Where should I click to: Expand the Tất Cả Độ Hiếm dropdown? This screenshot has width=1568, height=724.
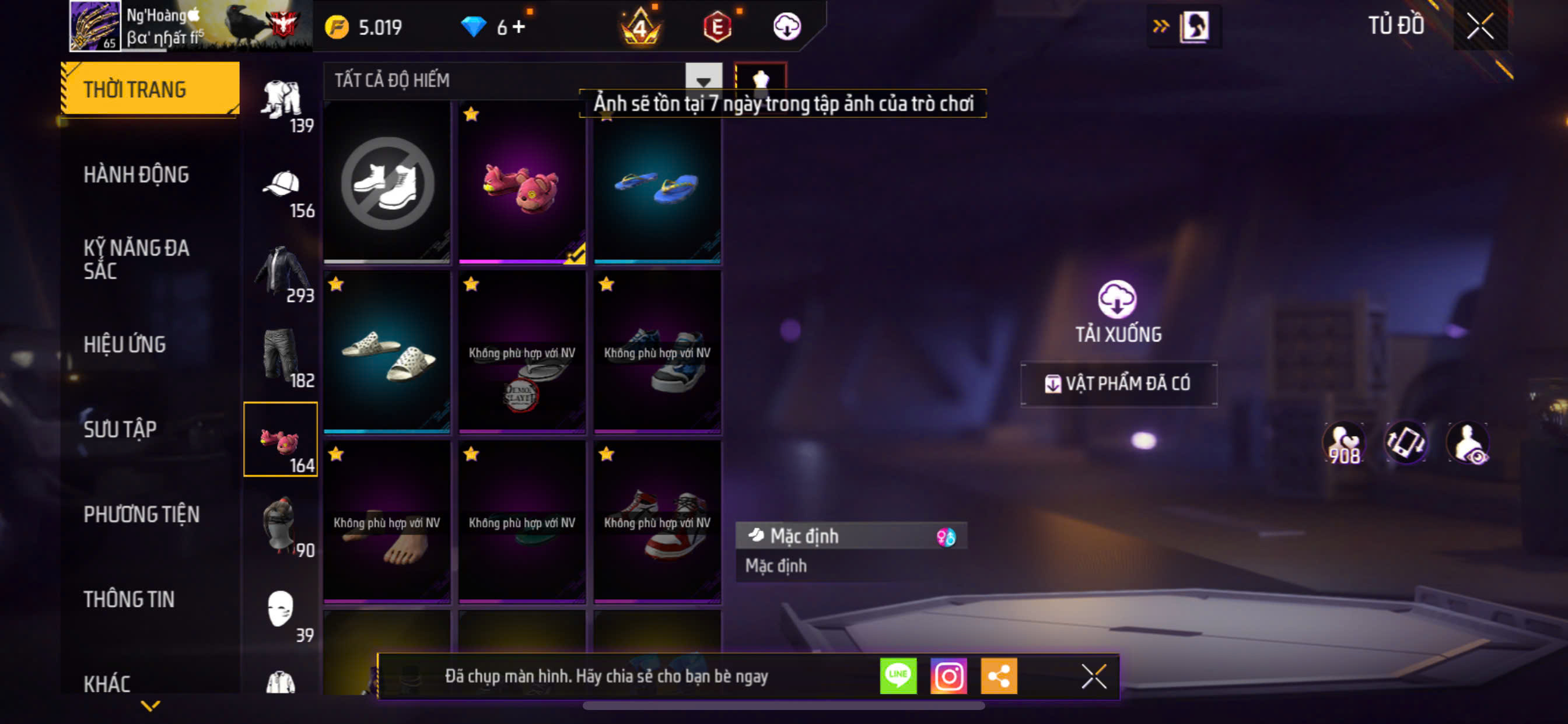703,81
